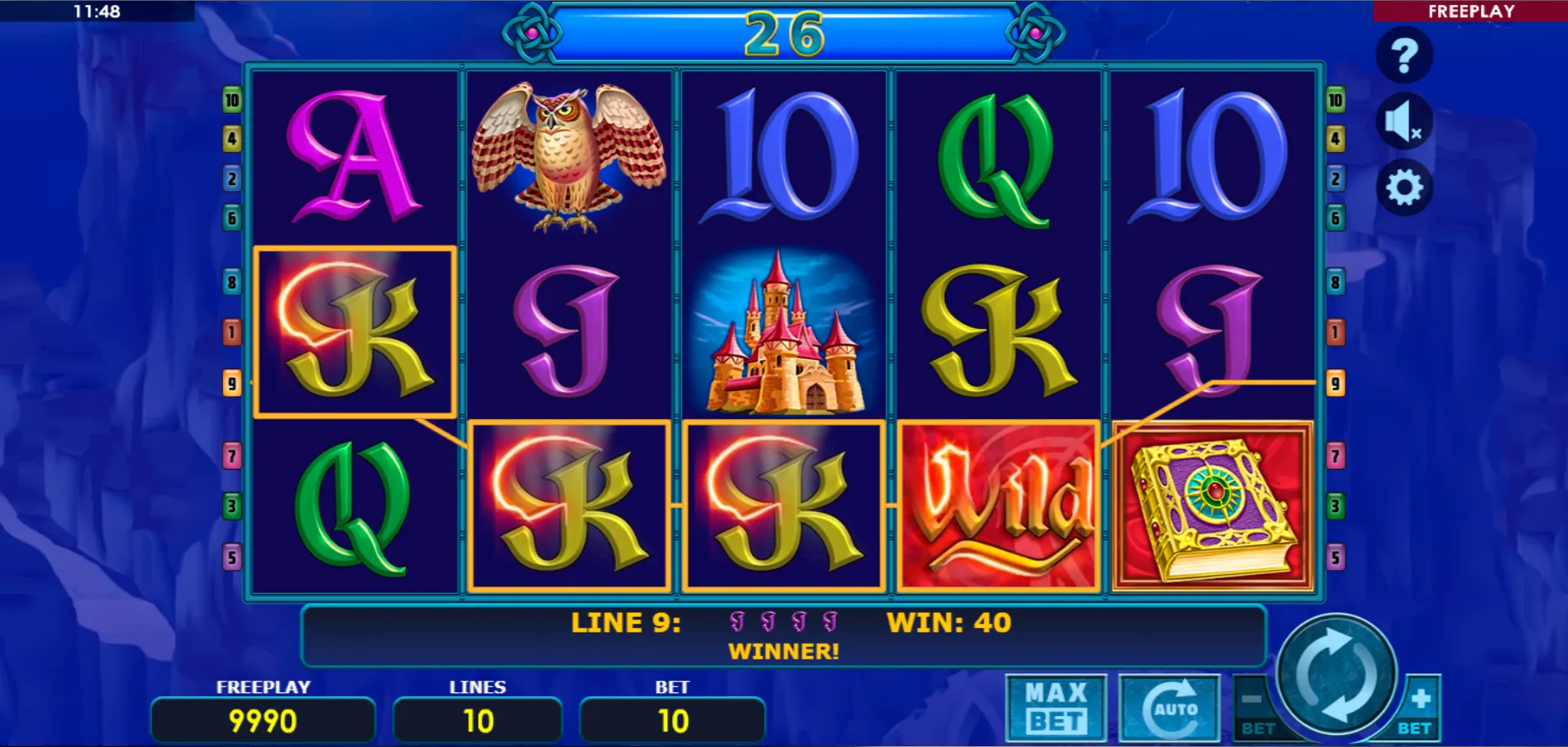Click the LINES value field showing 10
This screenshot has width=1568, height=747.
(478, 721)
